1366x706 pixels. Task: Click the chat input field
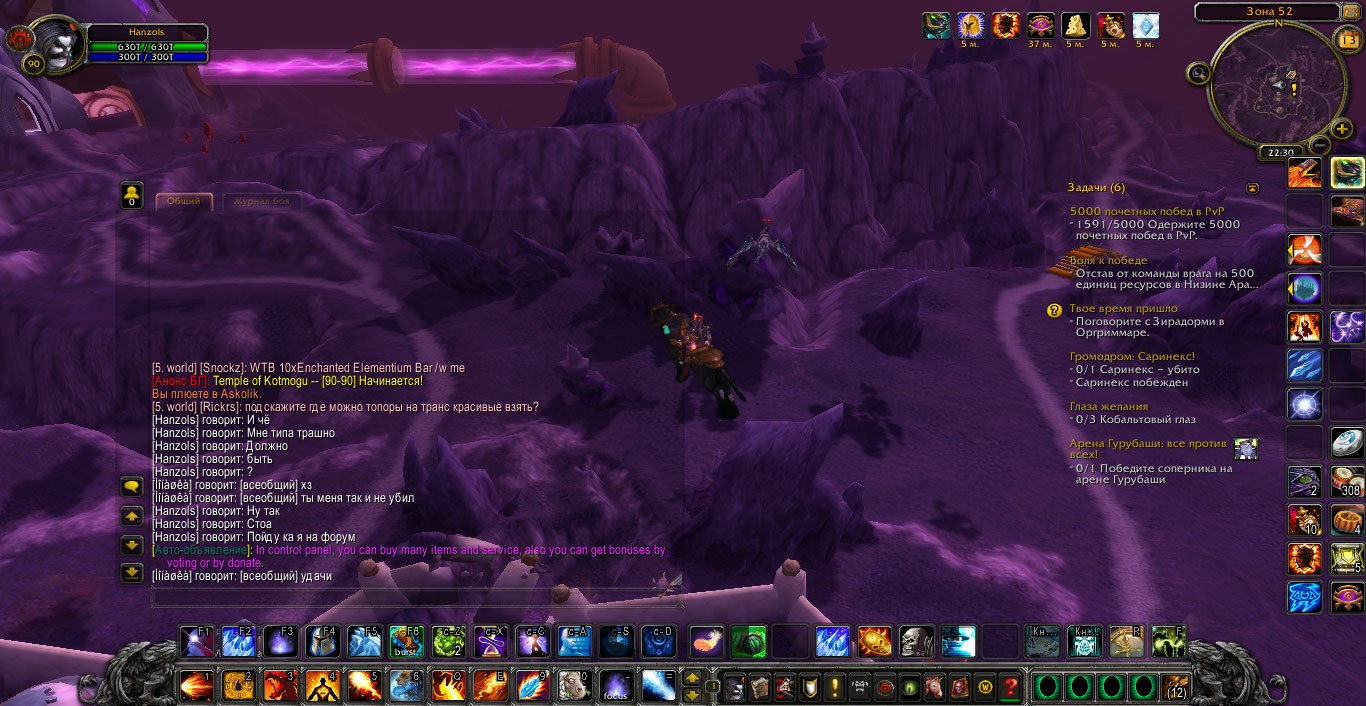click(417, 599)
